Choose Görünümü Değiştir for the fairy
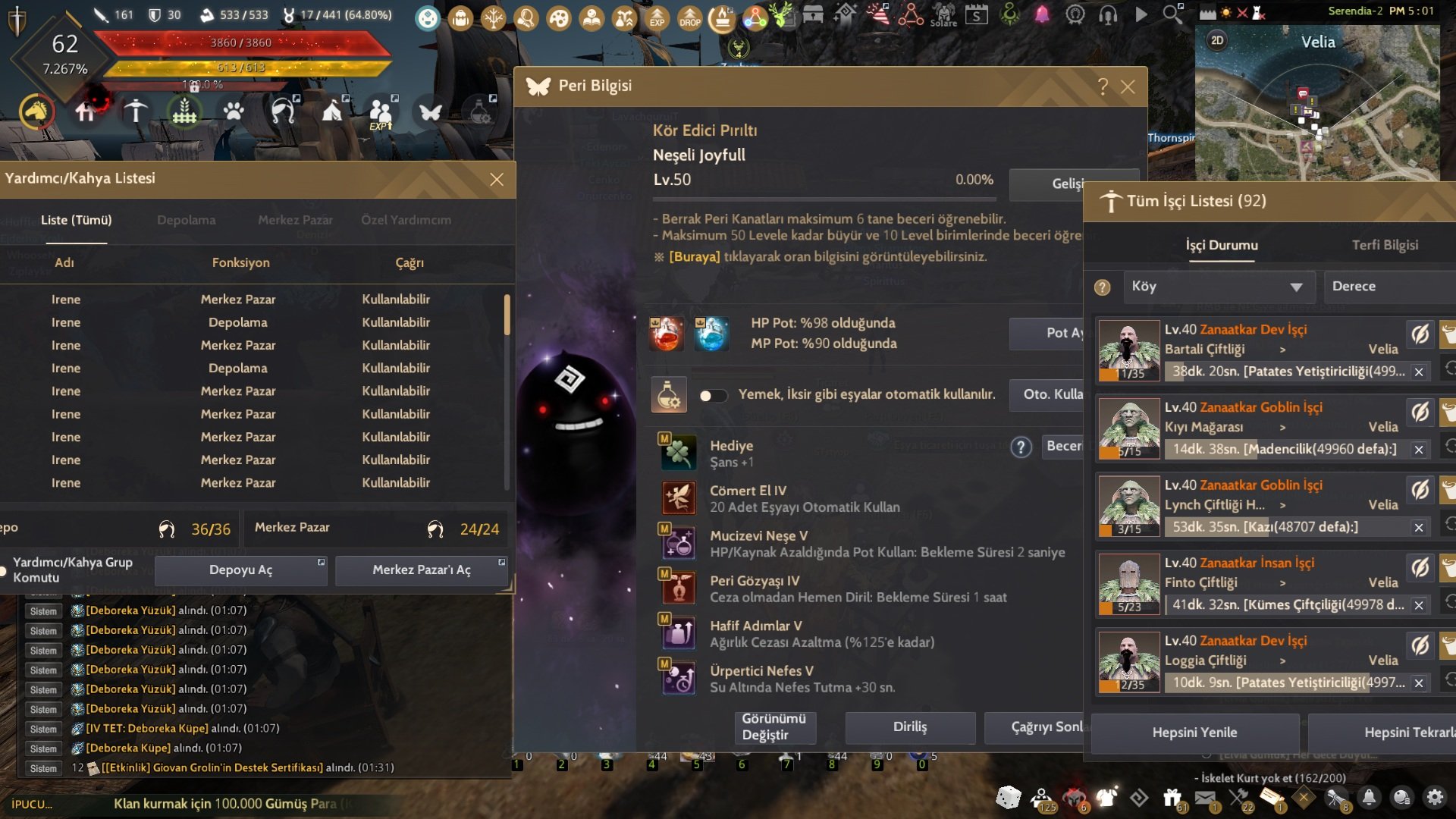The image size is (1456, 819). point(773,726)
